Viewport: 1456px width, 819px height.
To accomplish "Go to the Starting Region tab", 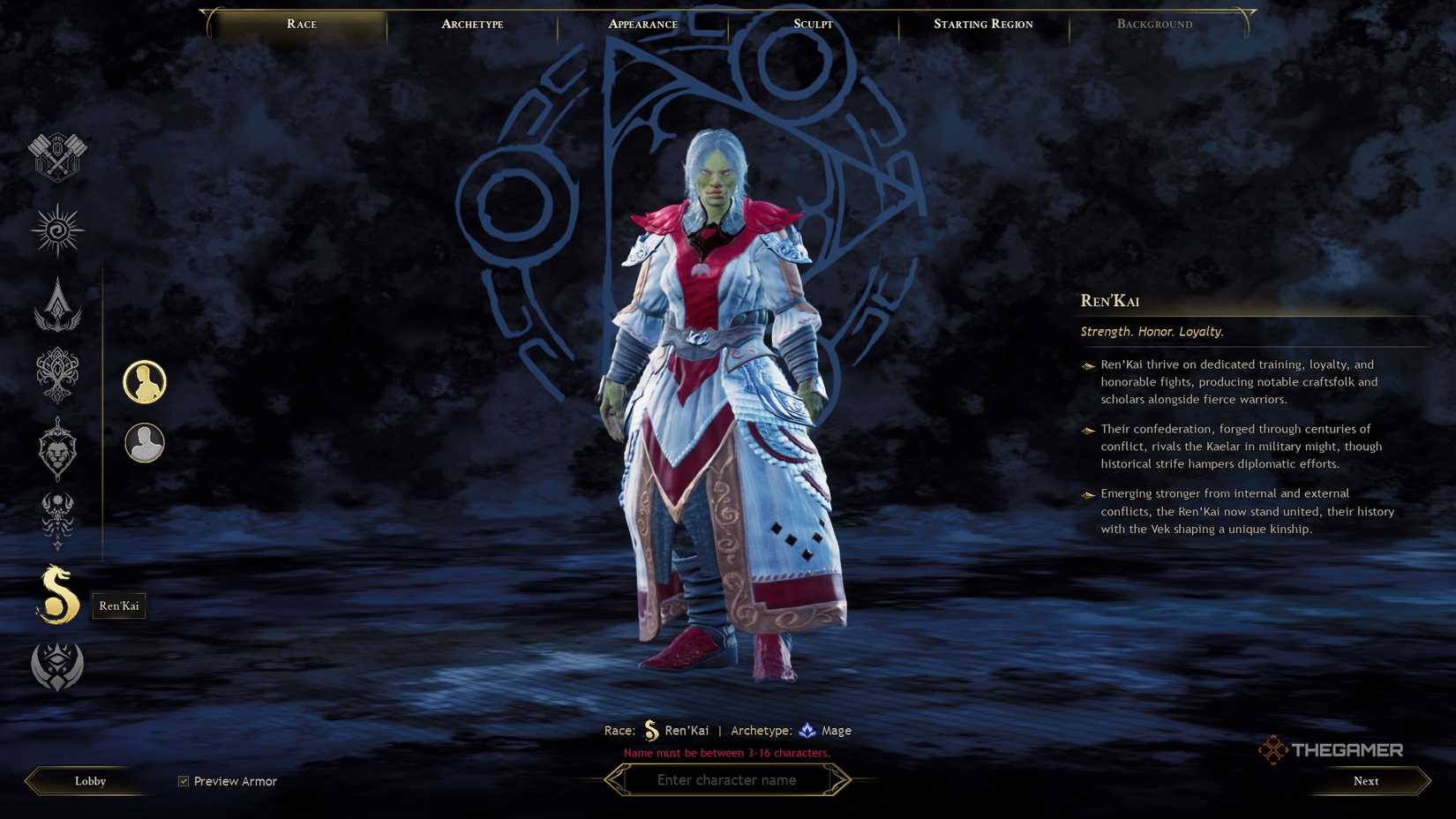I will [982, 24].
